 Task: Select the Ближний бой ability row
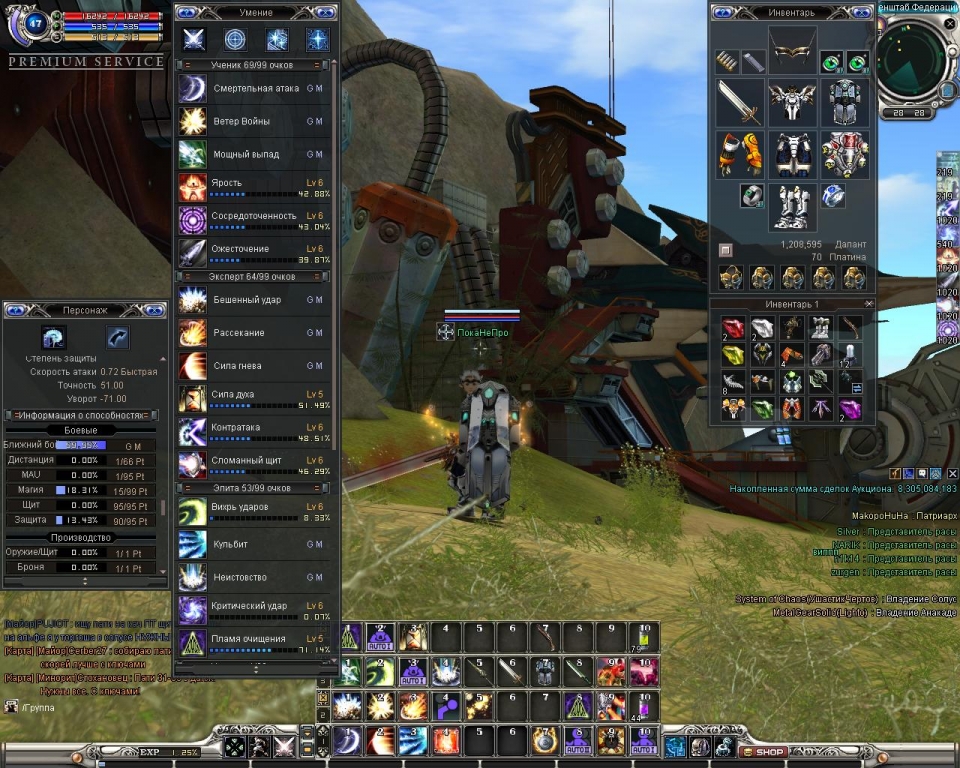pos(85,445)
